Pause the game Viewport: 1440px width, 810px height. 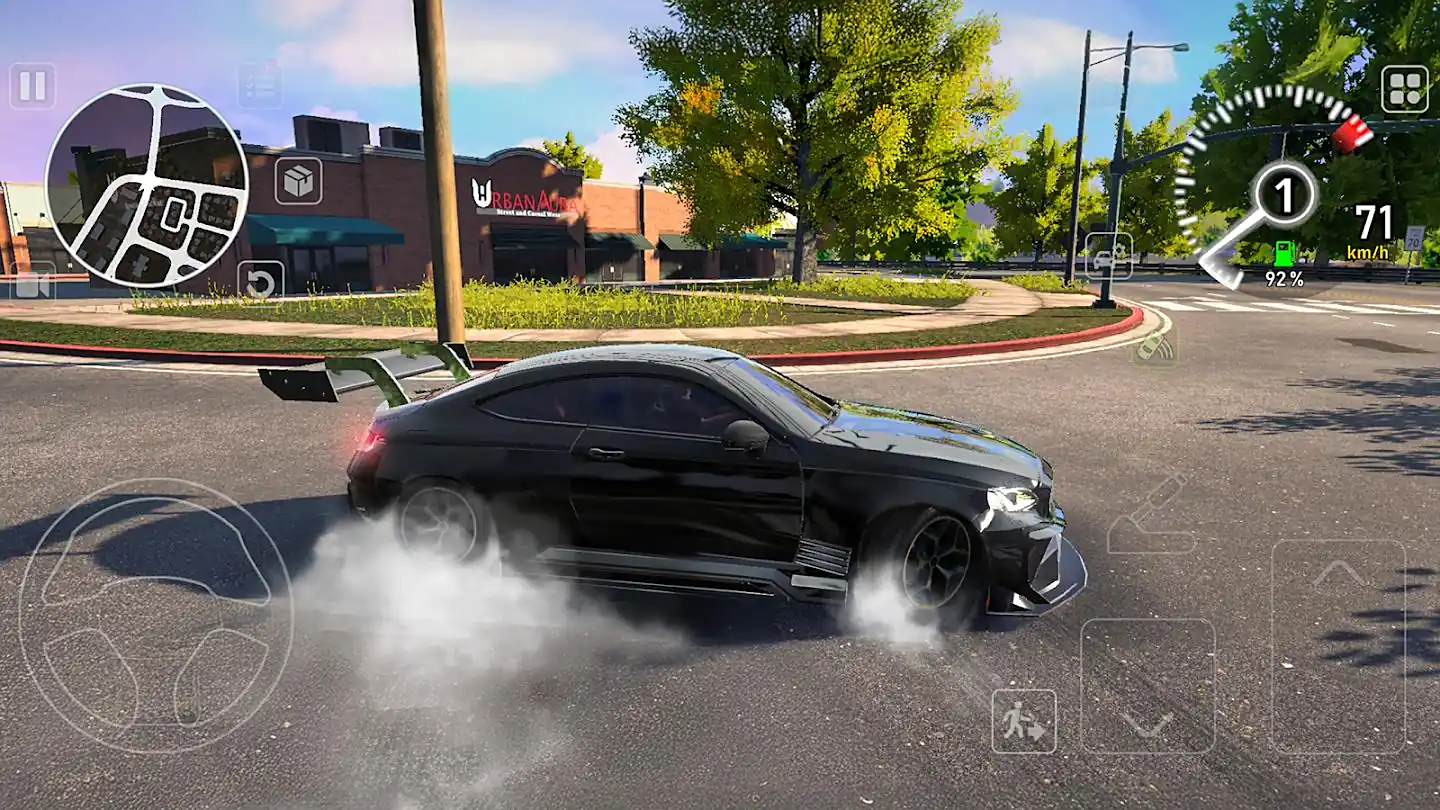[x=30, y=87]
